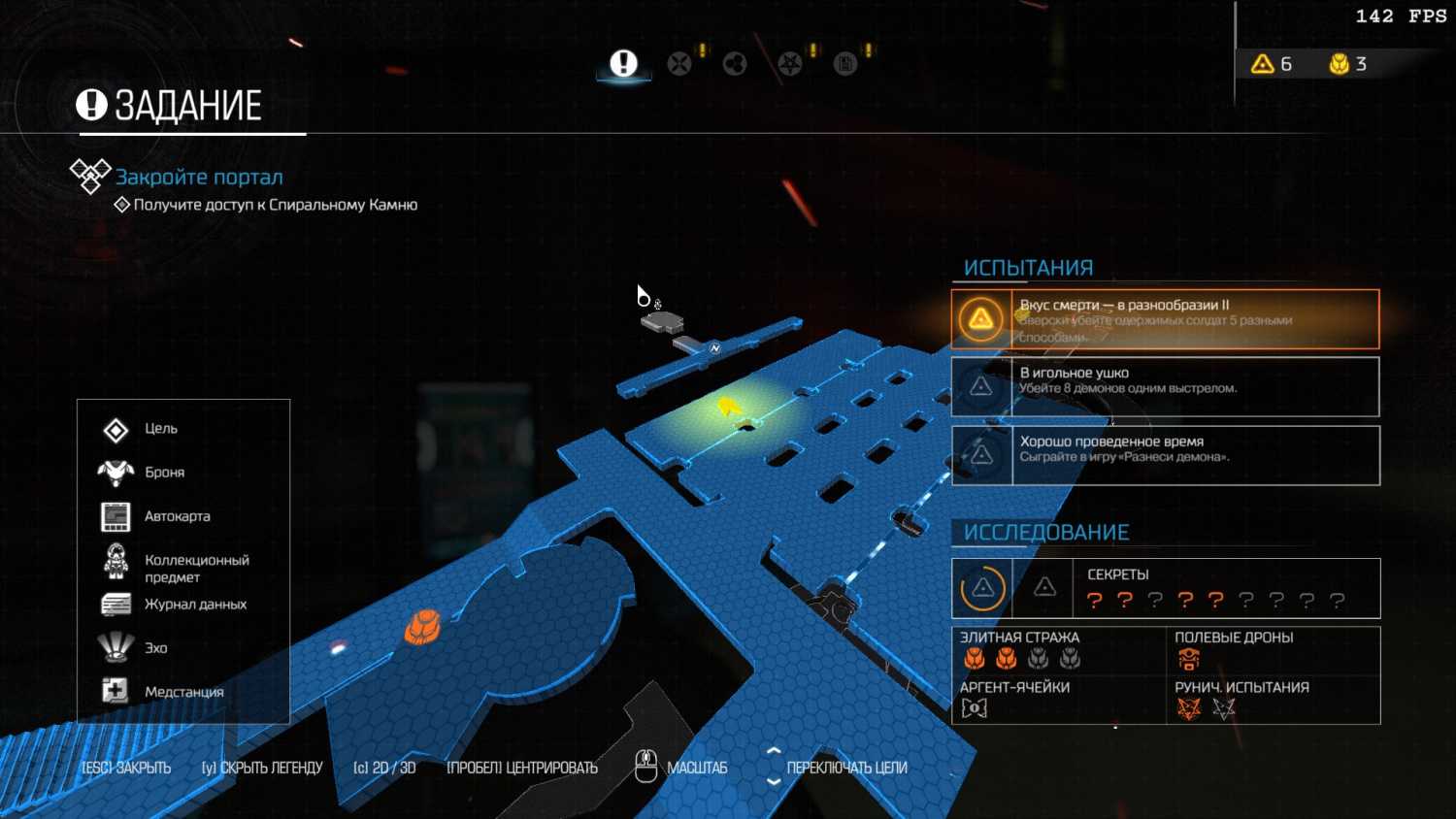Choose the «Хорошо проведенное время» challenge
Screen dimensions: 1456x819
(1165, 455)
